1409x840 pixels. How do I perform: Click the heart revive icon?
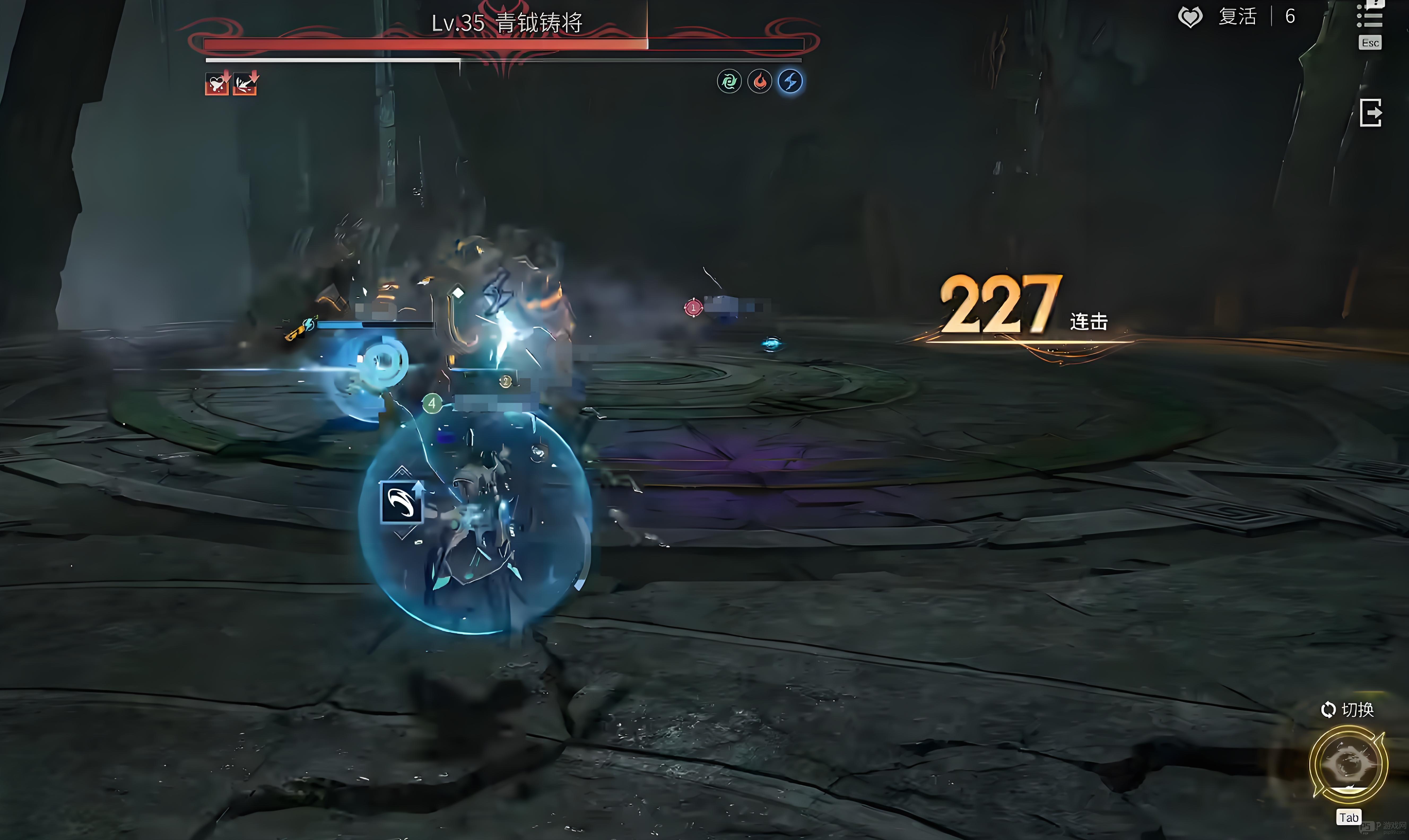pos(1190,17)
